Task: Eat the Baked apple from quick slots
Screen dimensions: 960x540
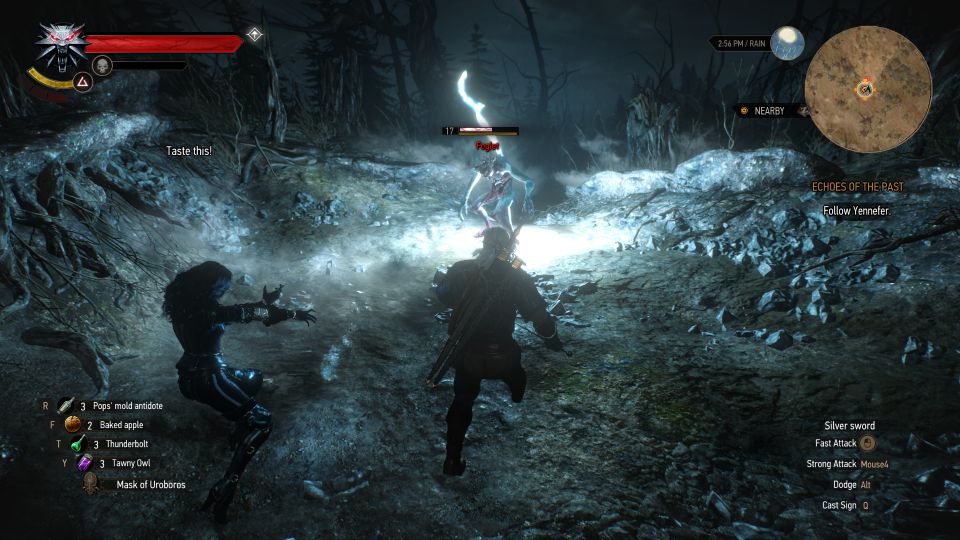Action: pyautogui.click(x=72, y=424)
